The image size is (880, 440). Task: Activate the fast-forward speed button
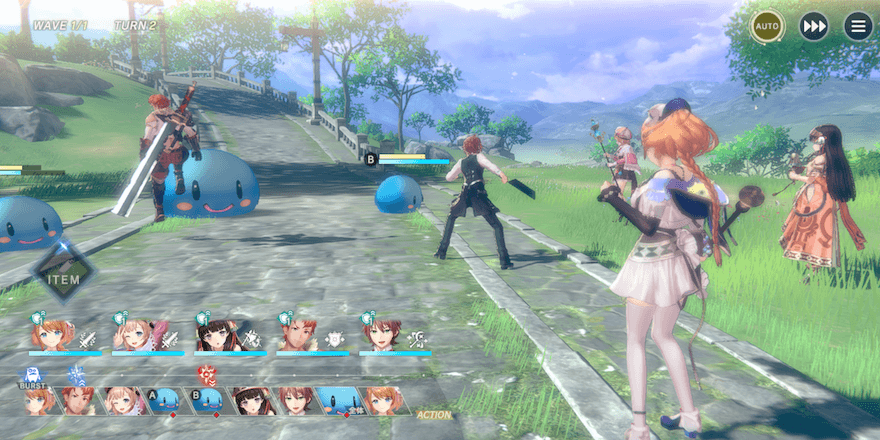(x=813, y=25)
